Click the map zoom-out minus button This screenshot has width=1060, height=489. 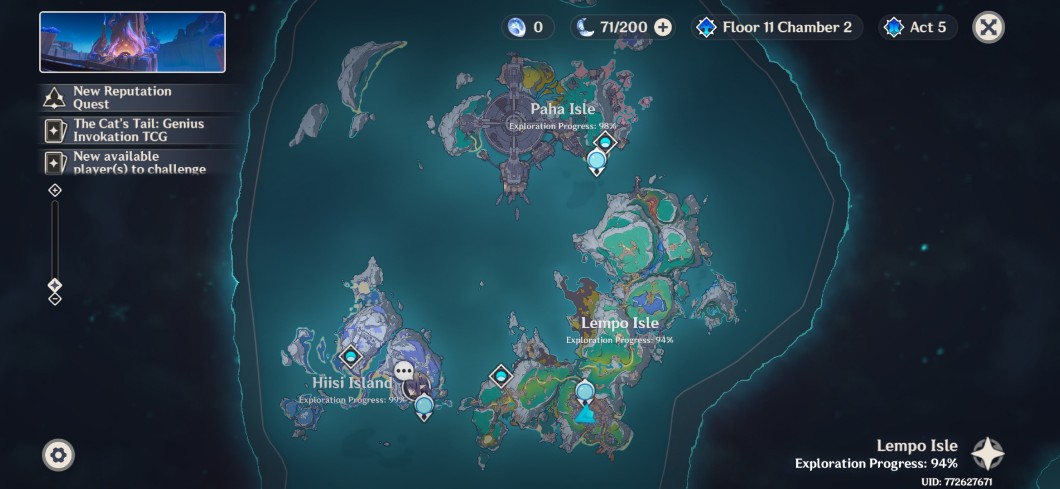pos(55,298)
